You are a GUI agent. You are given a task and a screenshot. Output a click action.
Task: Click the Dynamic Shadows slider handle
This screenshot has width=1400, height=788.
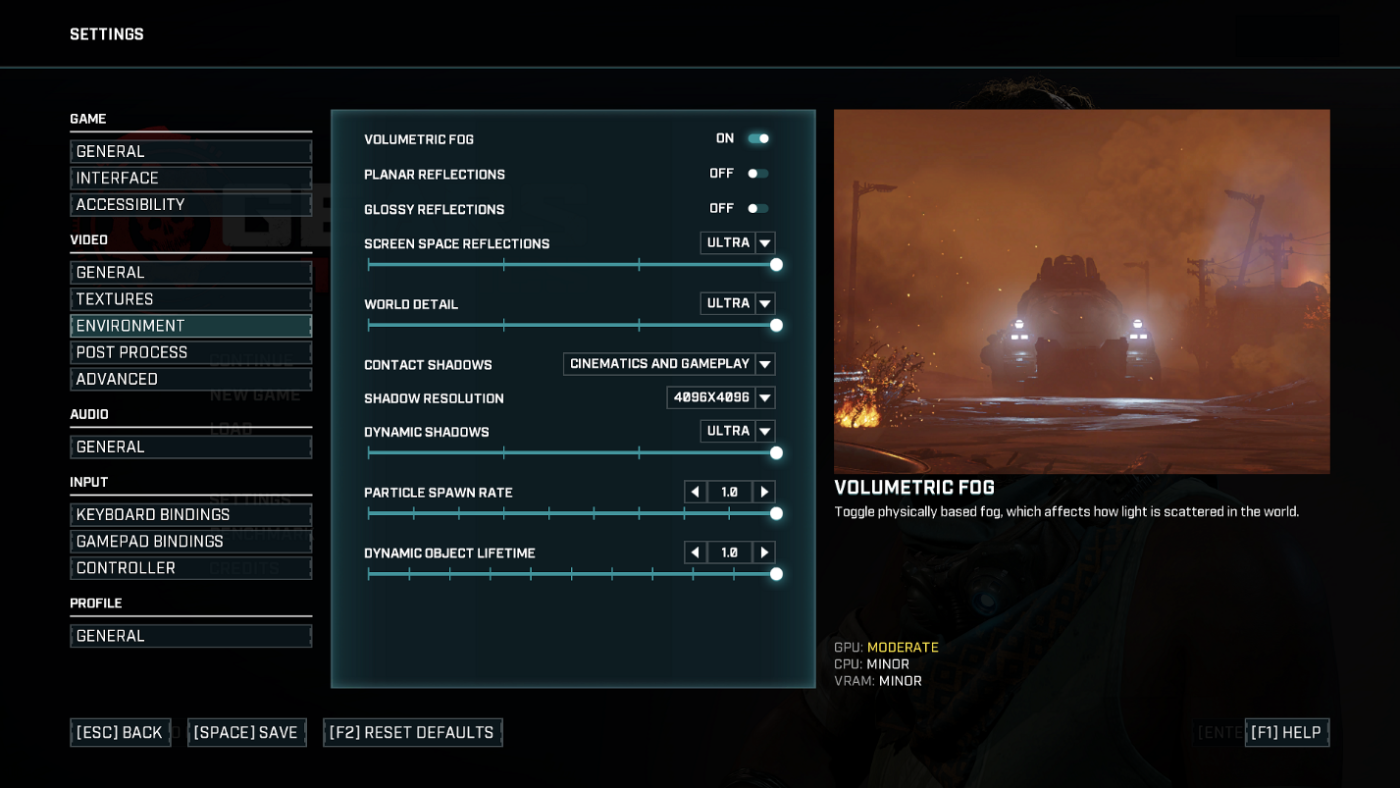tap(776, 452)
